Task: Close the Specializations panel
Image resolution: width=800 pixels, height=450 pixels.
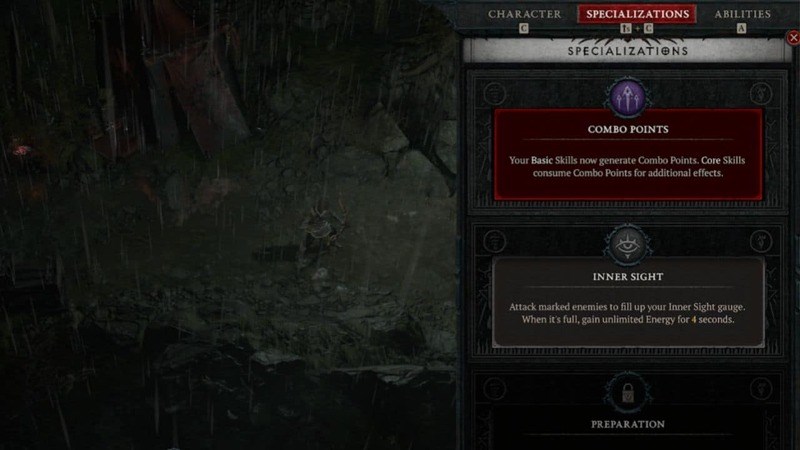Action: coord(794,38)
